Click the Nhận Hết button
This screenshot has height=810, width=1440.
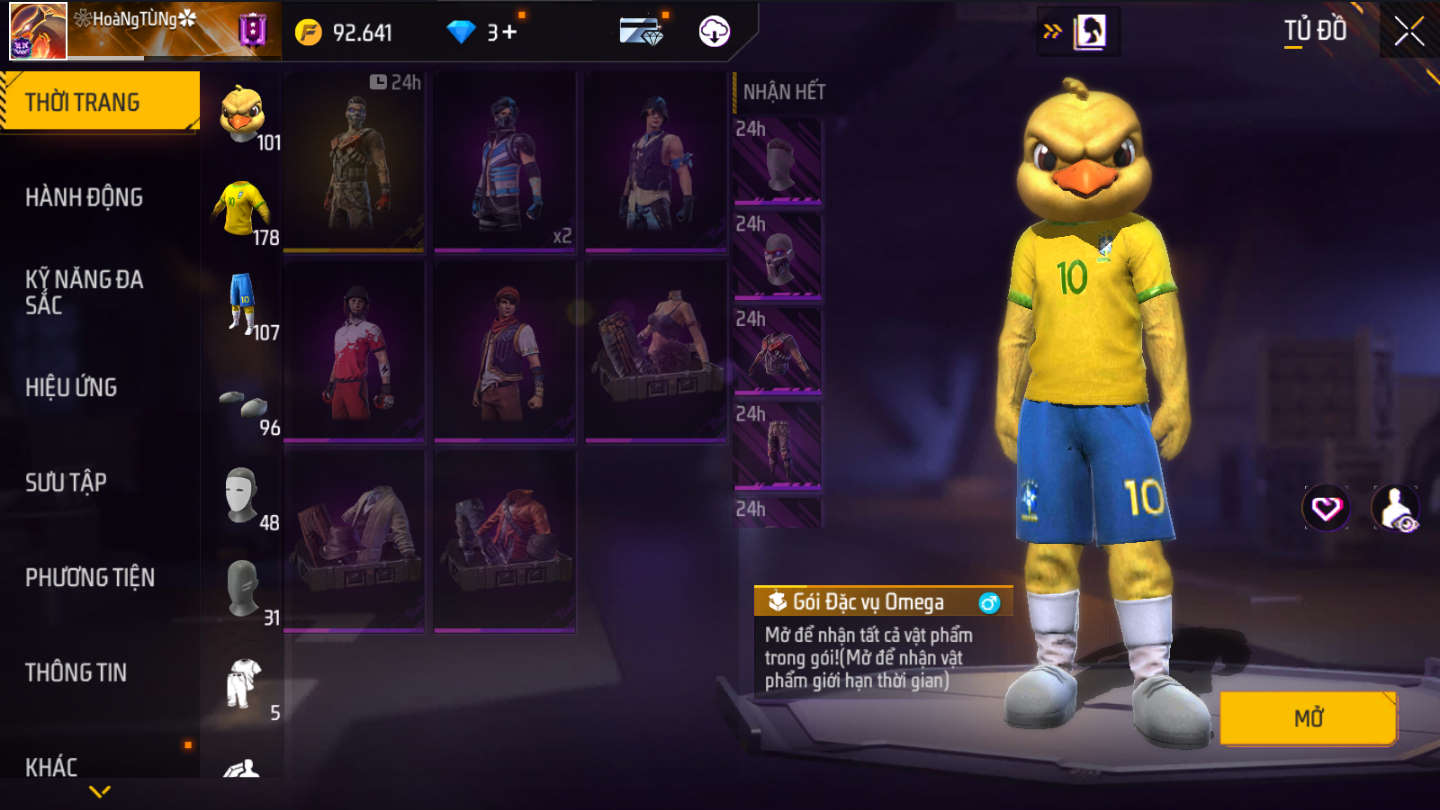tap(784, 92)
